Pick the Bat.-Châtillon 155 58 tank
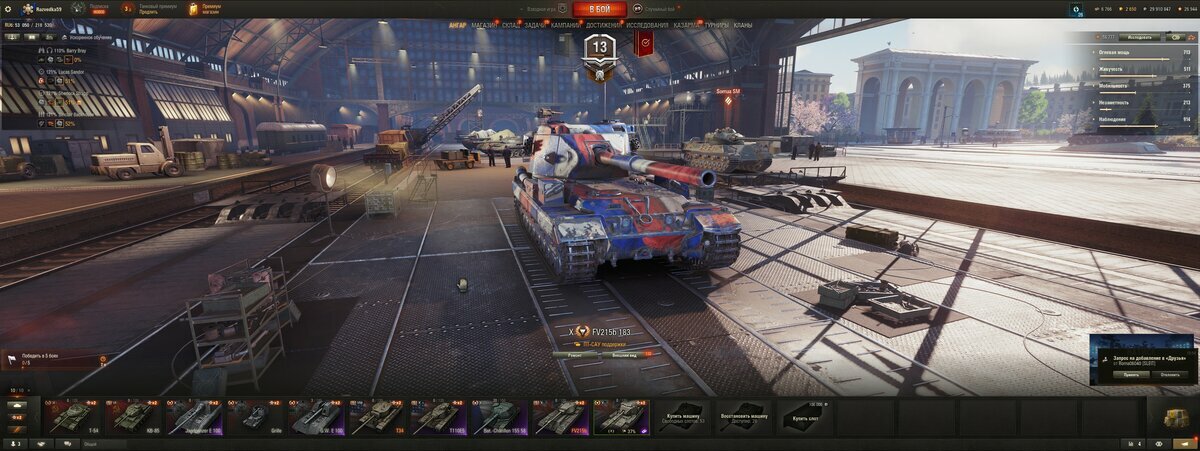 pyautogui.click(x=499, y=416)
